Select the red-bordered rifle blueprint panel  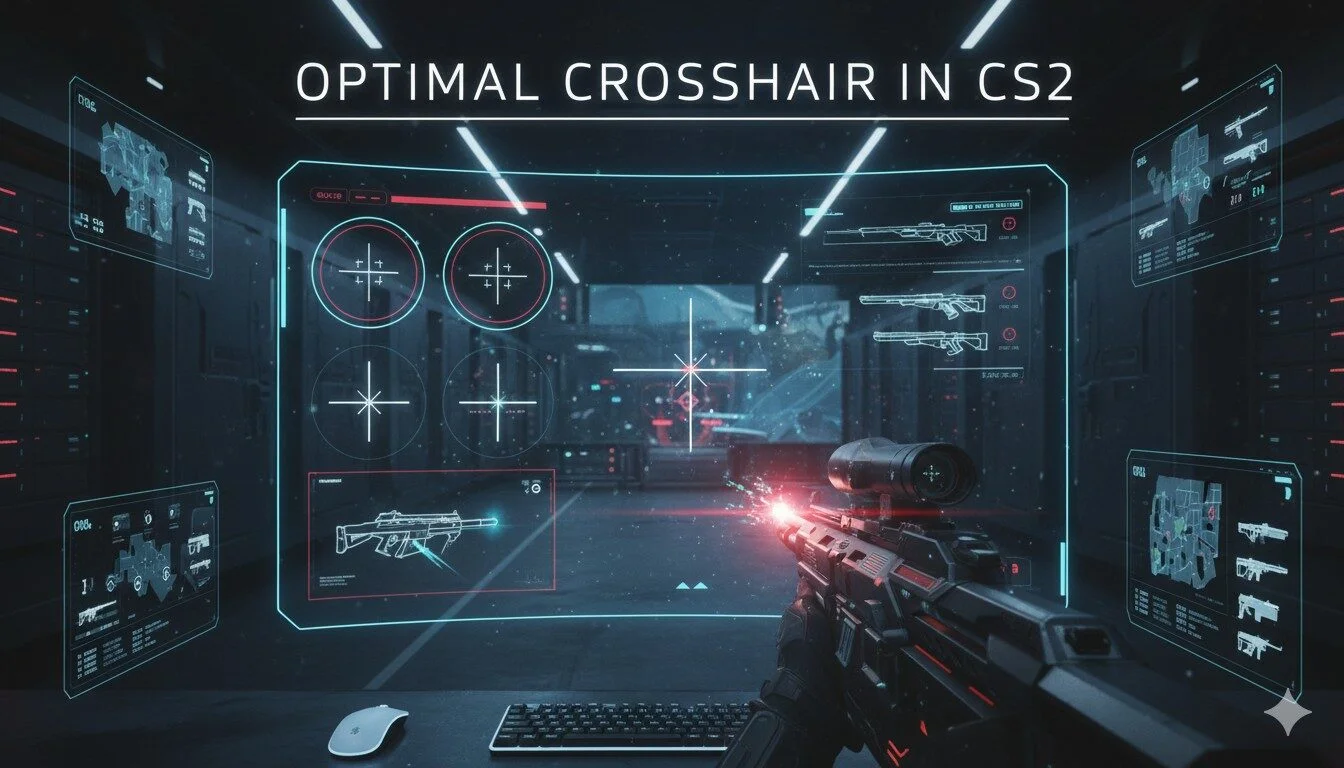coord(431,534)
